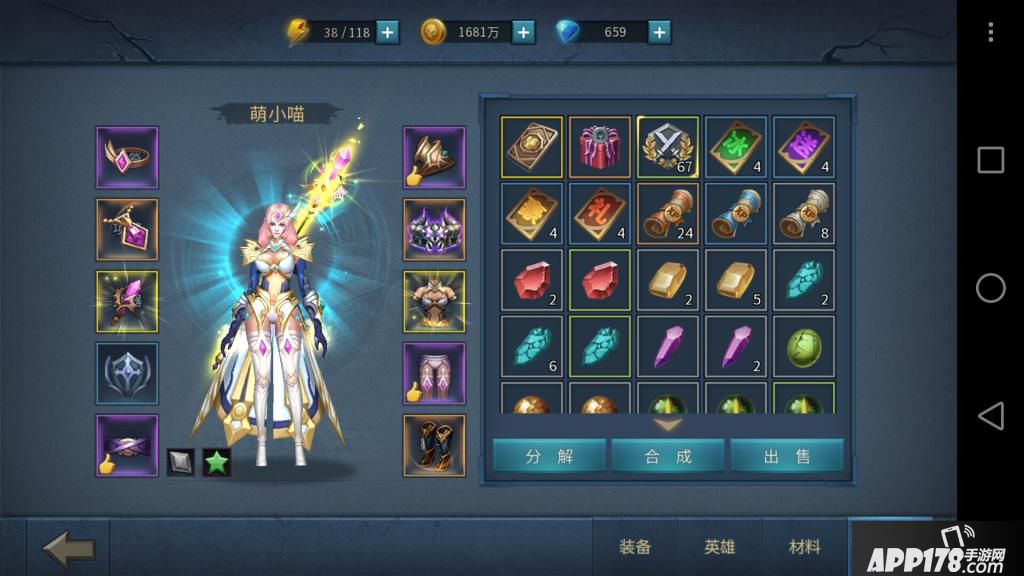Inspect the equipped ring slot
The width and height of the screenshot is (1024, 576).
[127, 157]
